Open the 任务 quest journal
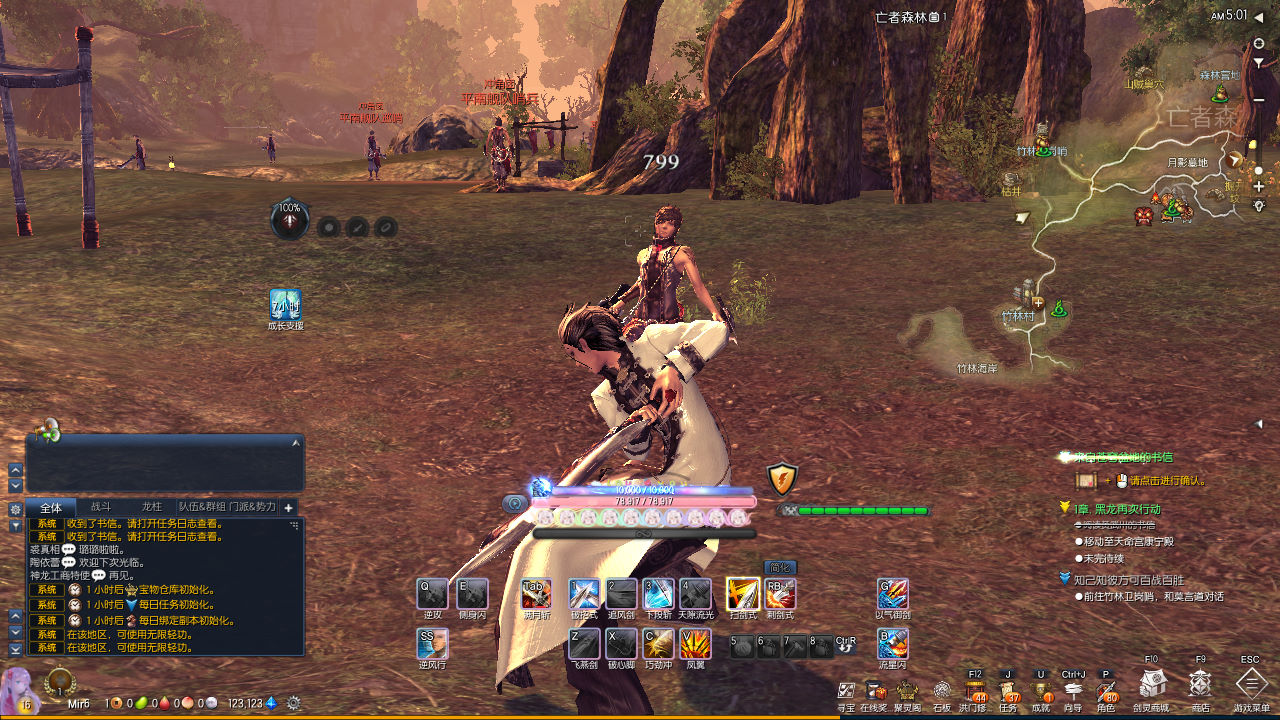This screenshot has height=720, width=1280. coord(1008,691)
